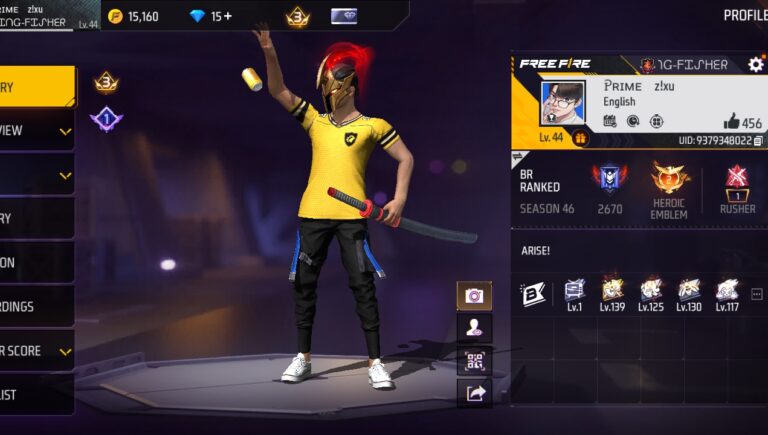
Task: Select the Lv.139 badge
Action: click(612, 291)
